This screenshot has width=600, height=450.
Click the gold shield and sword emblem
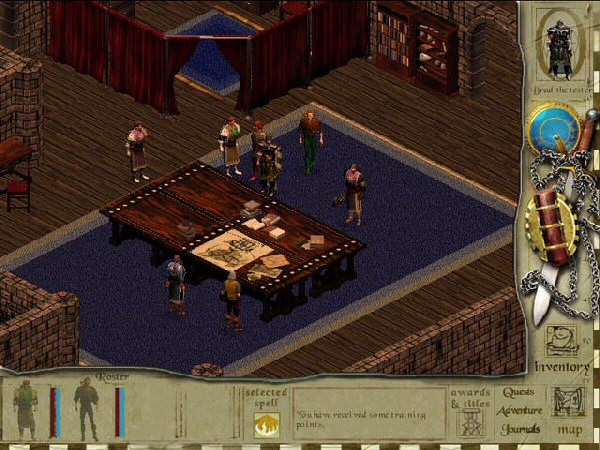click(551, 227)
